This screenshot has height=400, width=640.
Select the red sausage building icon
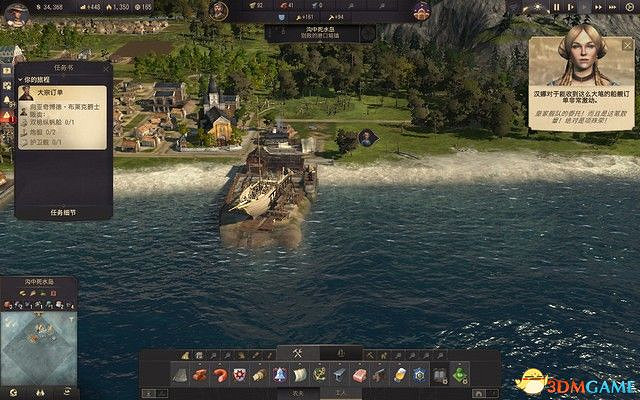tap(220, 374)
